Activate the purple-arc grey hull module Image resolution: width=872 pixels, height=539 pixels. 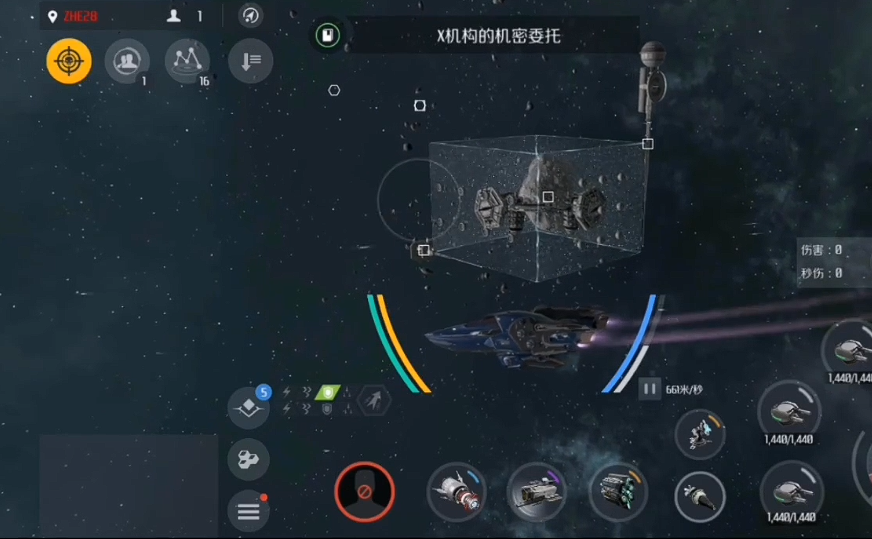pyautogui.click(x=537, y=492)
